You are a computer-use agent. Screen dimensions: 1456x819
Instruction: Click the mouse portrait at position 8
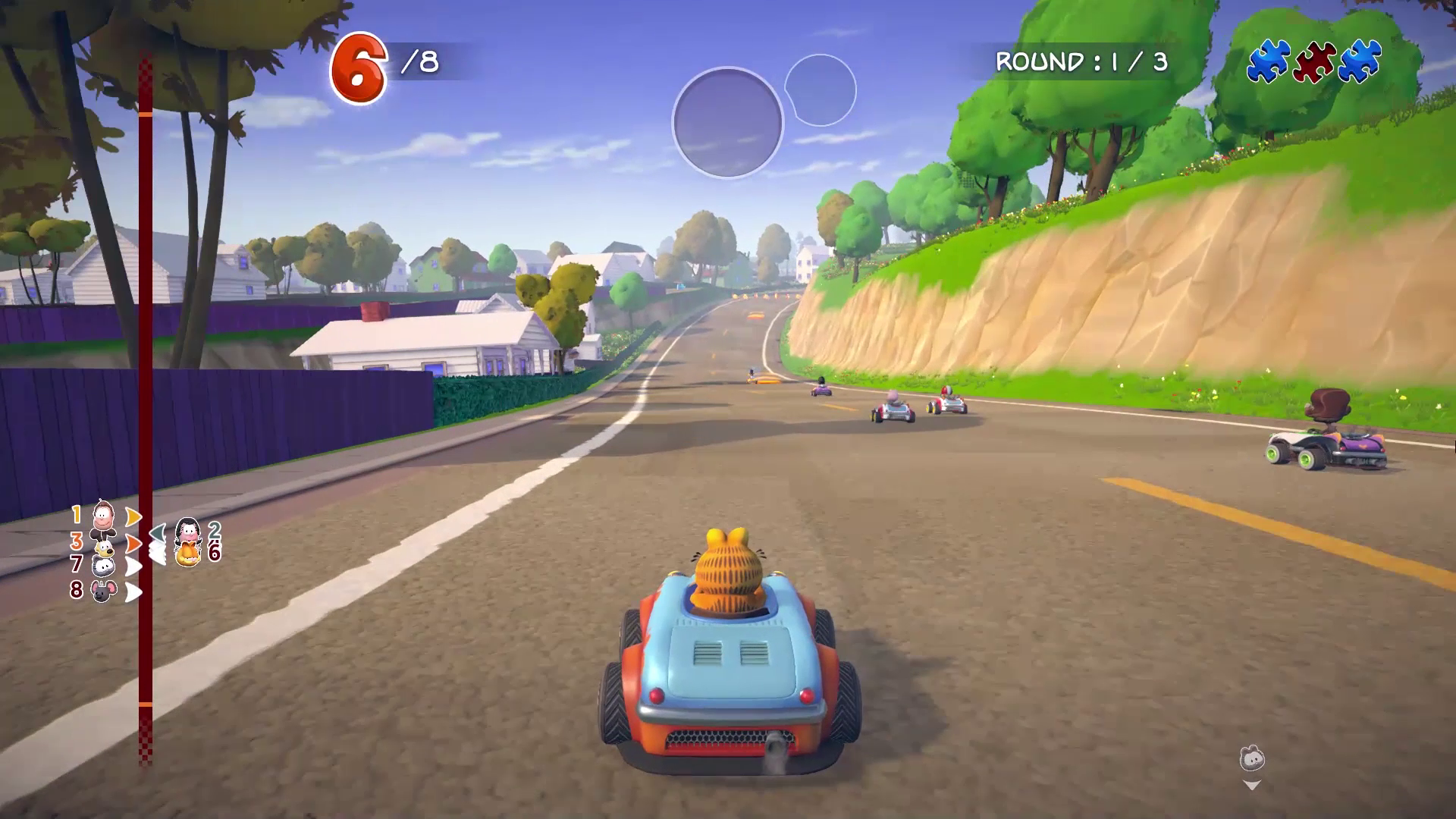(105, 591)
